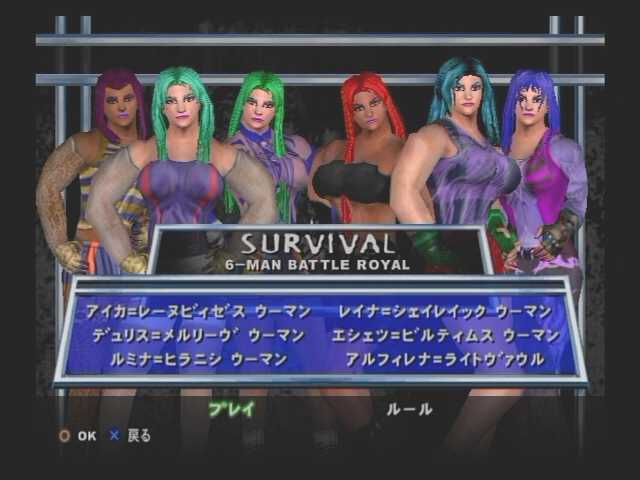Select the プレイ option
Image resolution: width=640 pixels, height=480 pixels.
coord(231,408)
